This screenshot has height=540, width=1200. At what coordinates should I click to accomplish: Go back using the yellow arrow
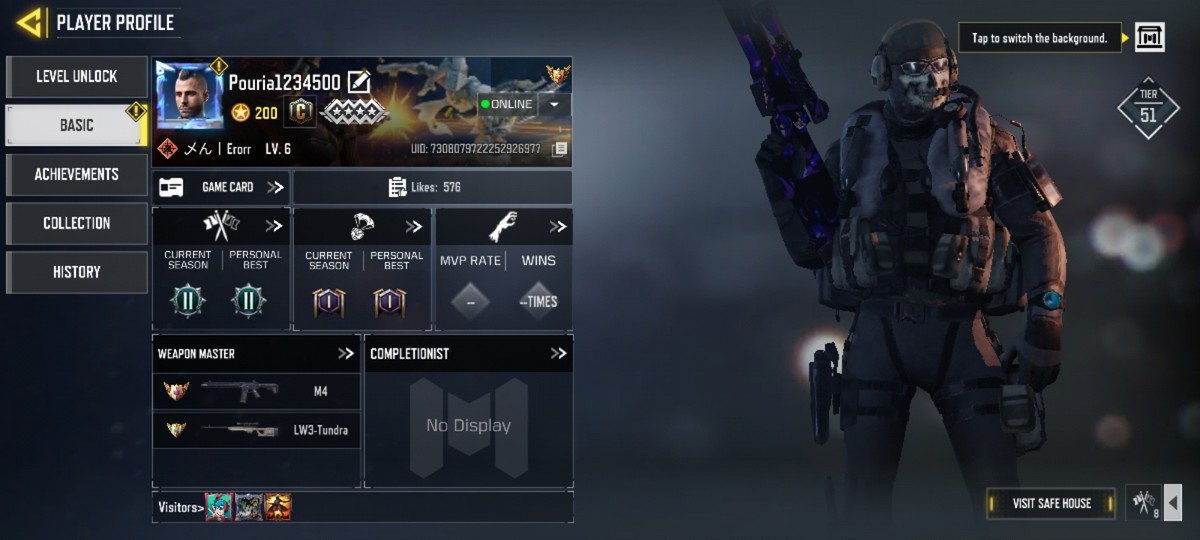(x=29, y=22)
